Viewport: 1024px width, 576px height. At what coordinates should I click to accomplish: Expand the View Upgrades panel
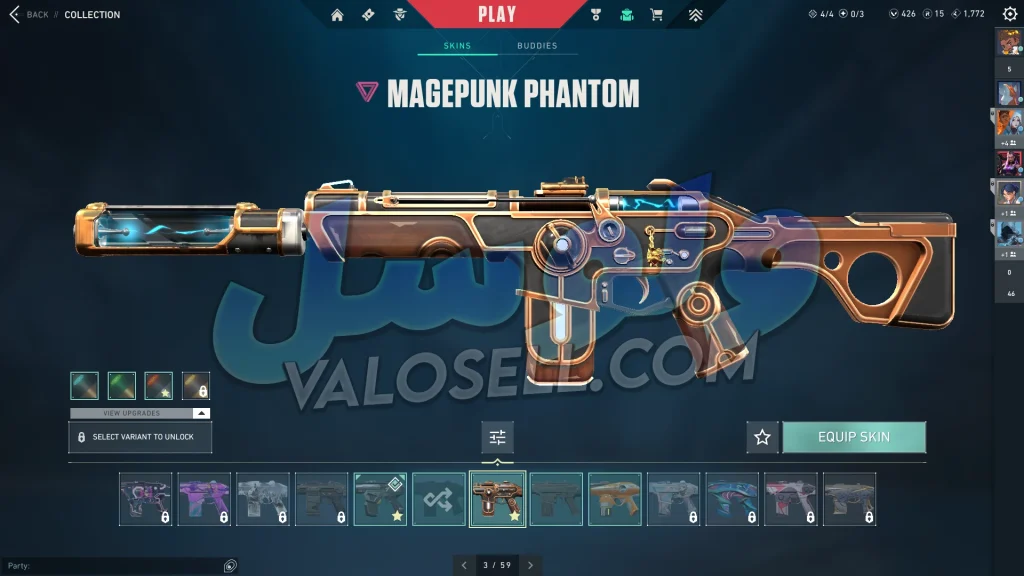(140, 413)
